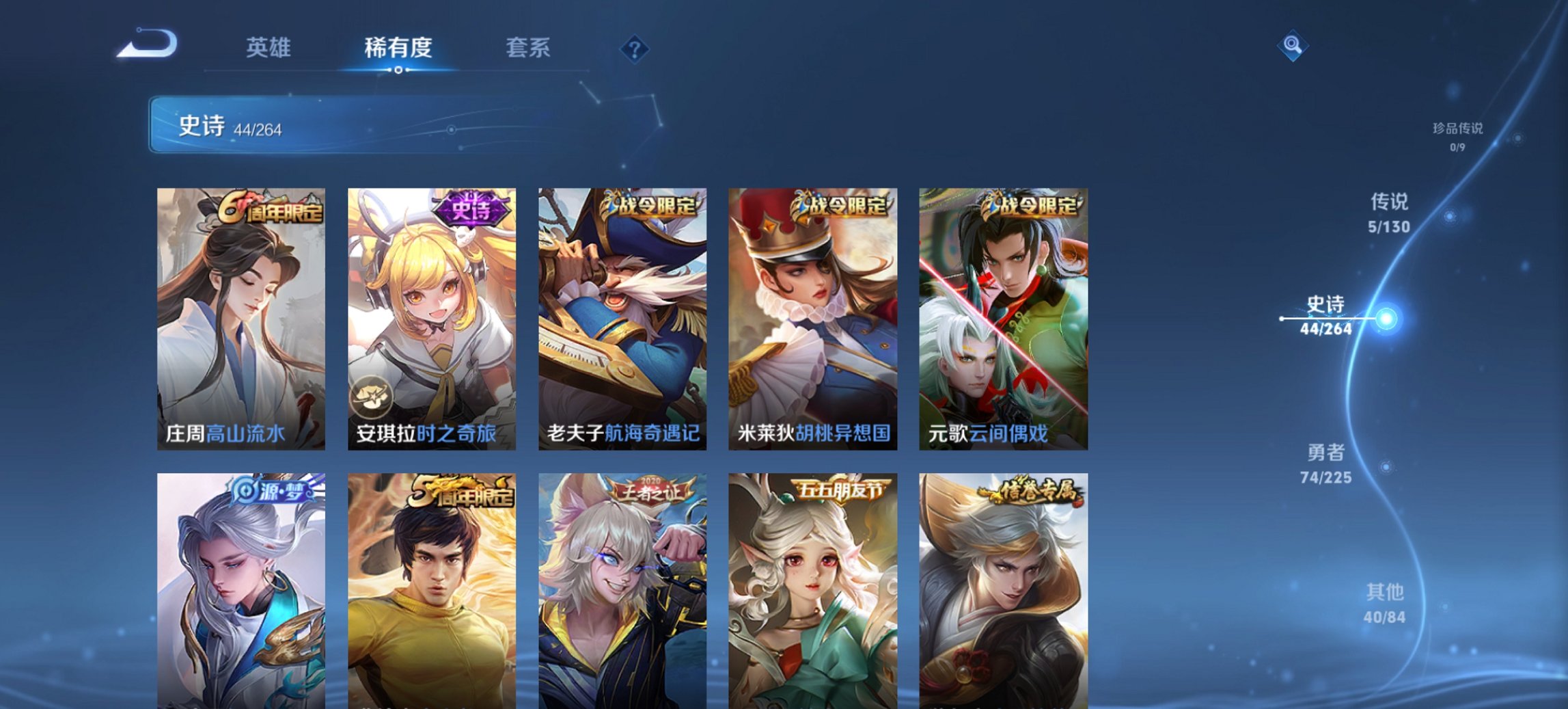Click the question mark help icon

pyautogui.click(x=635, y=49)
